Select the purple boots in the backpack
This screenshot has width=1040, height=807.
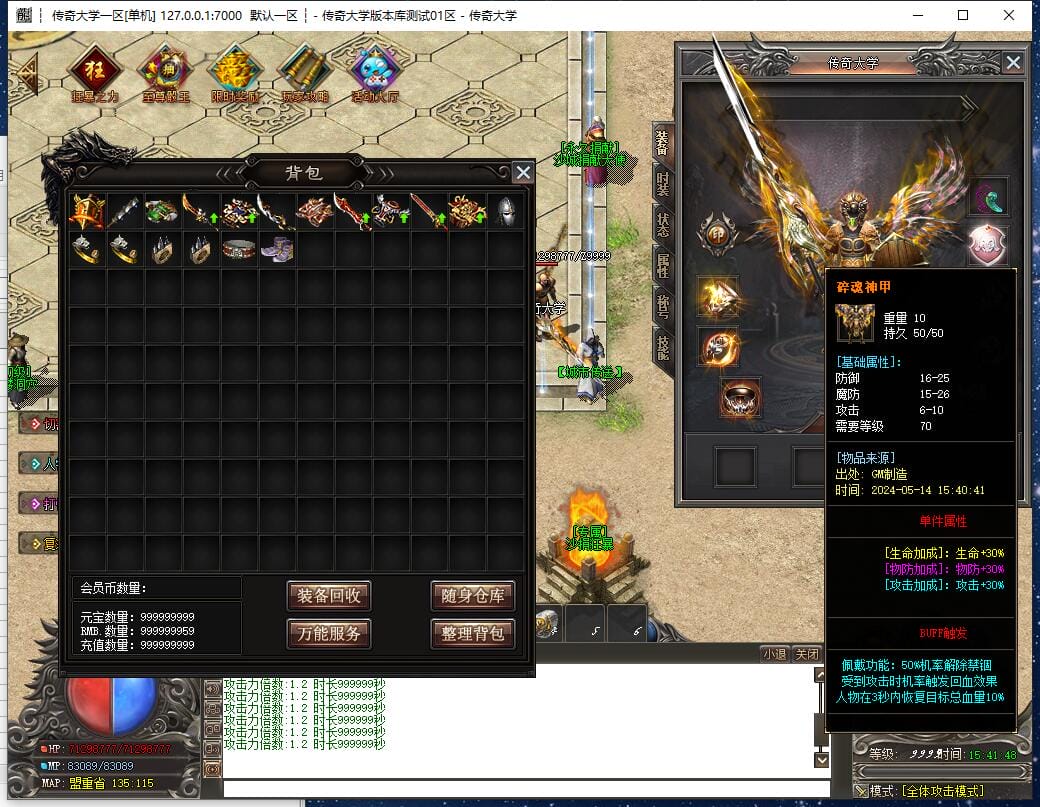coord(277,249)
